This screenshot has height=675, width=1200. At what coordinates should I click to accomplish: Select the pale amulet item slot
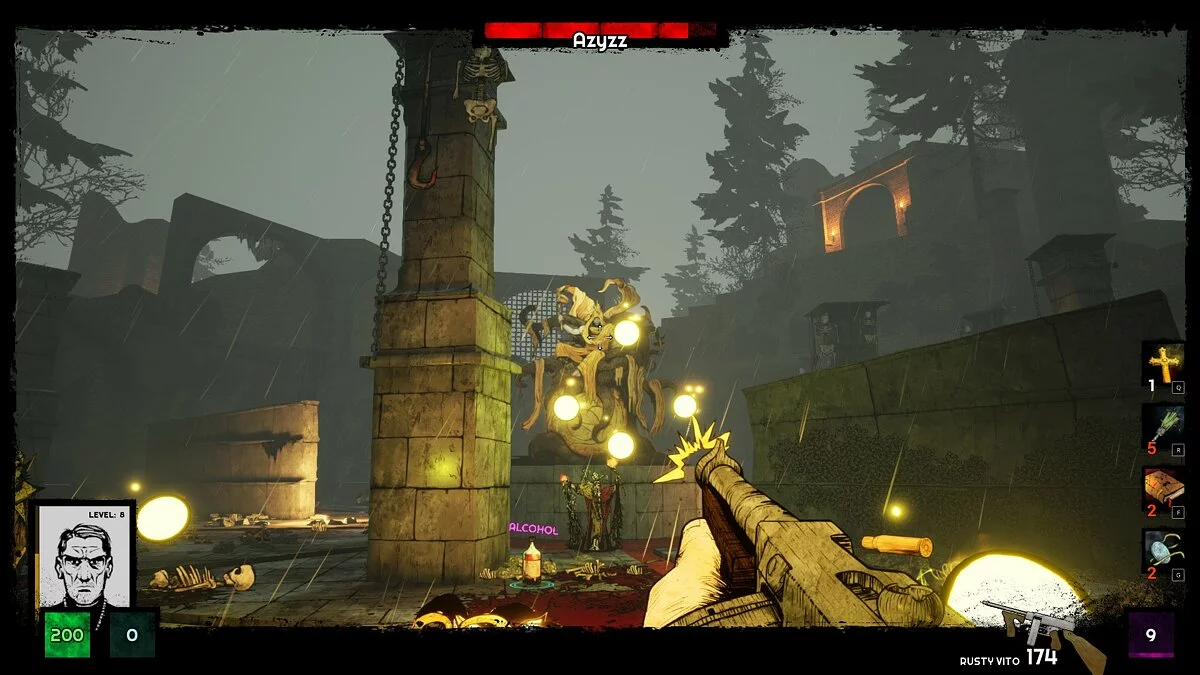[x=1164, y=550]
